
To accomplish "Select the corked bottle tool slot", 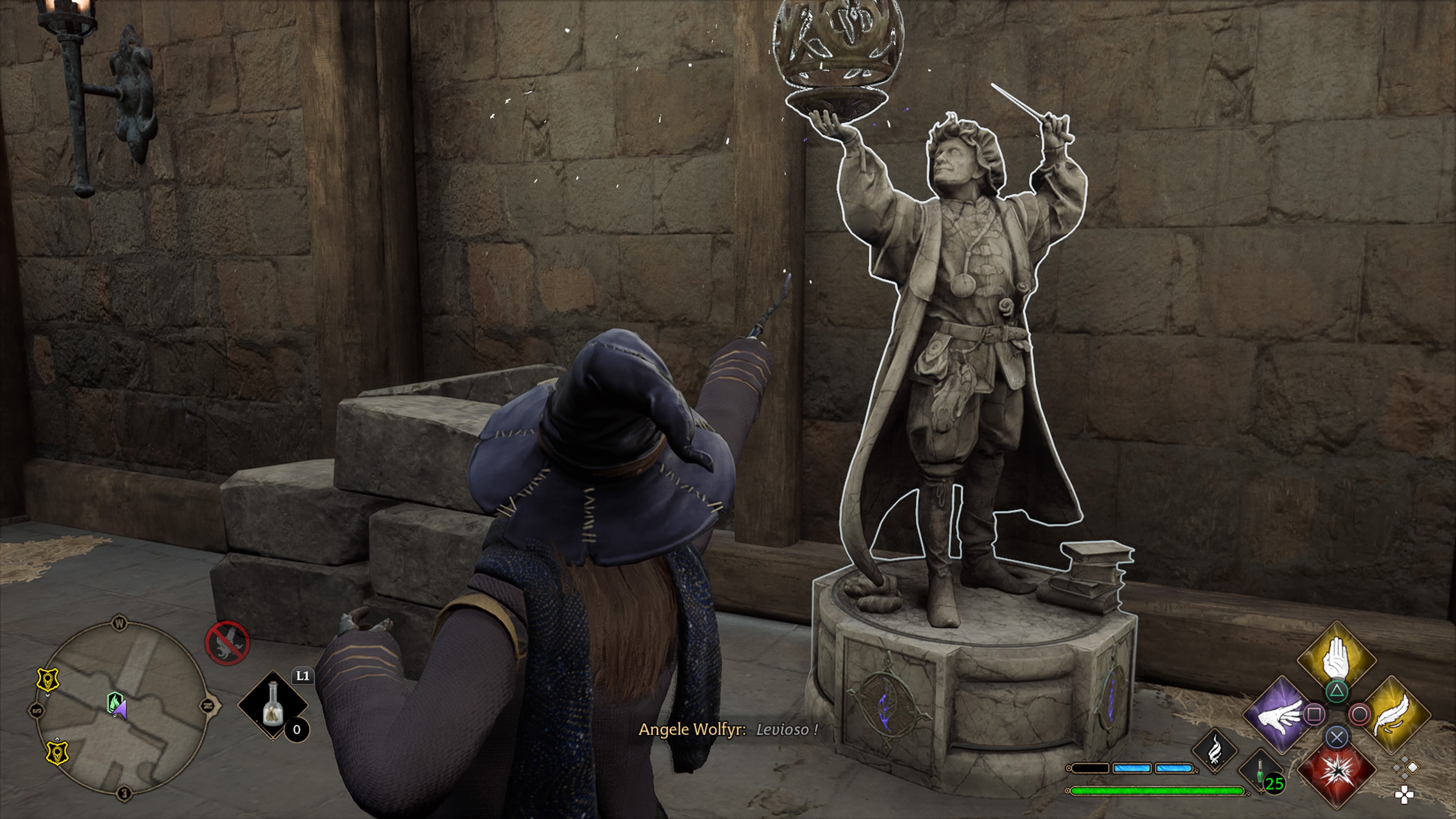I will click(273, 705).
